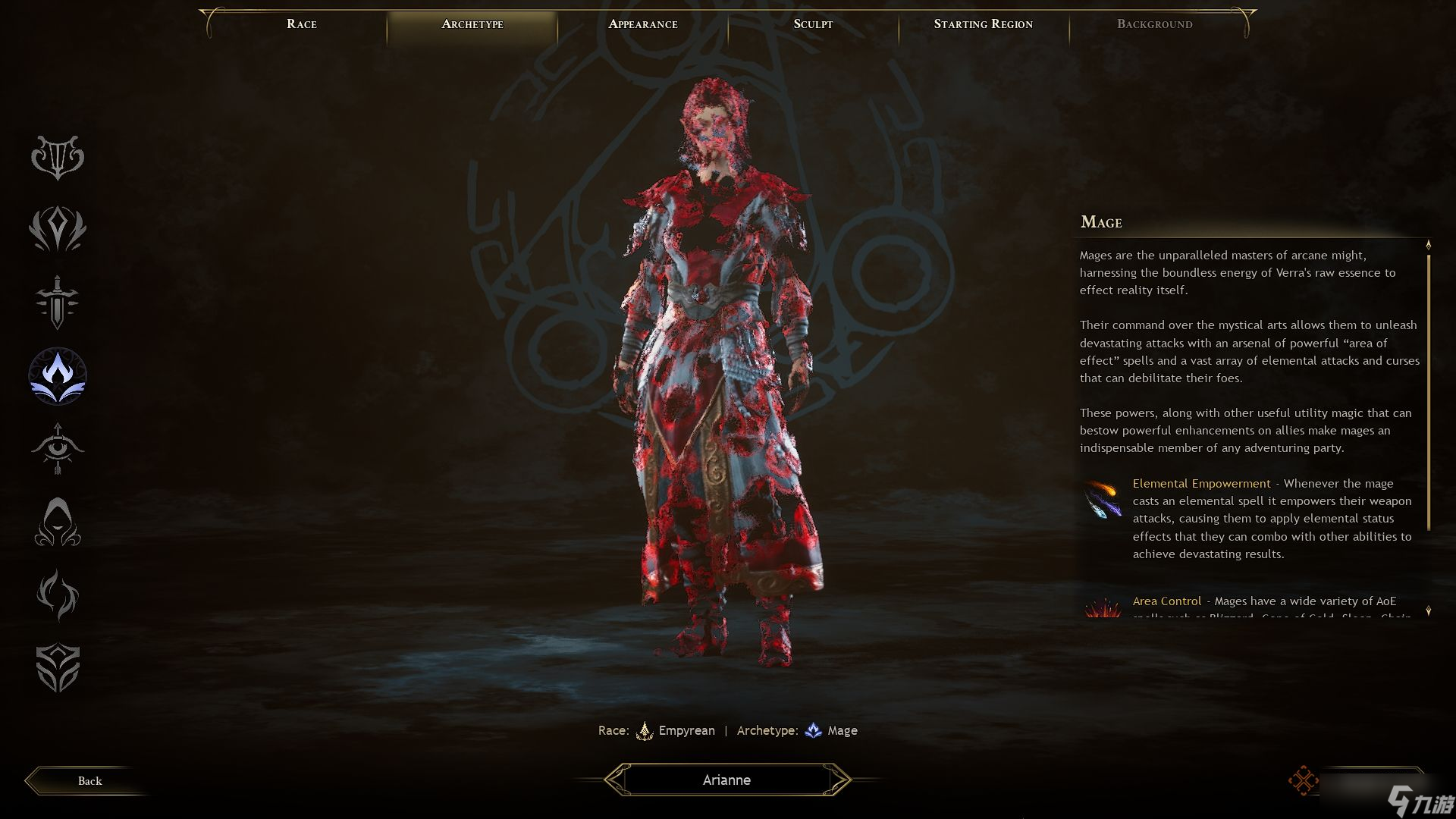Click the orange diamond icon at bottom right
The image size is (1456, 819).
(1302, 781)
